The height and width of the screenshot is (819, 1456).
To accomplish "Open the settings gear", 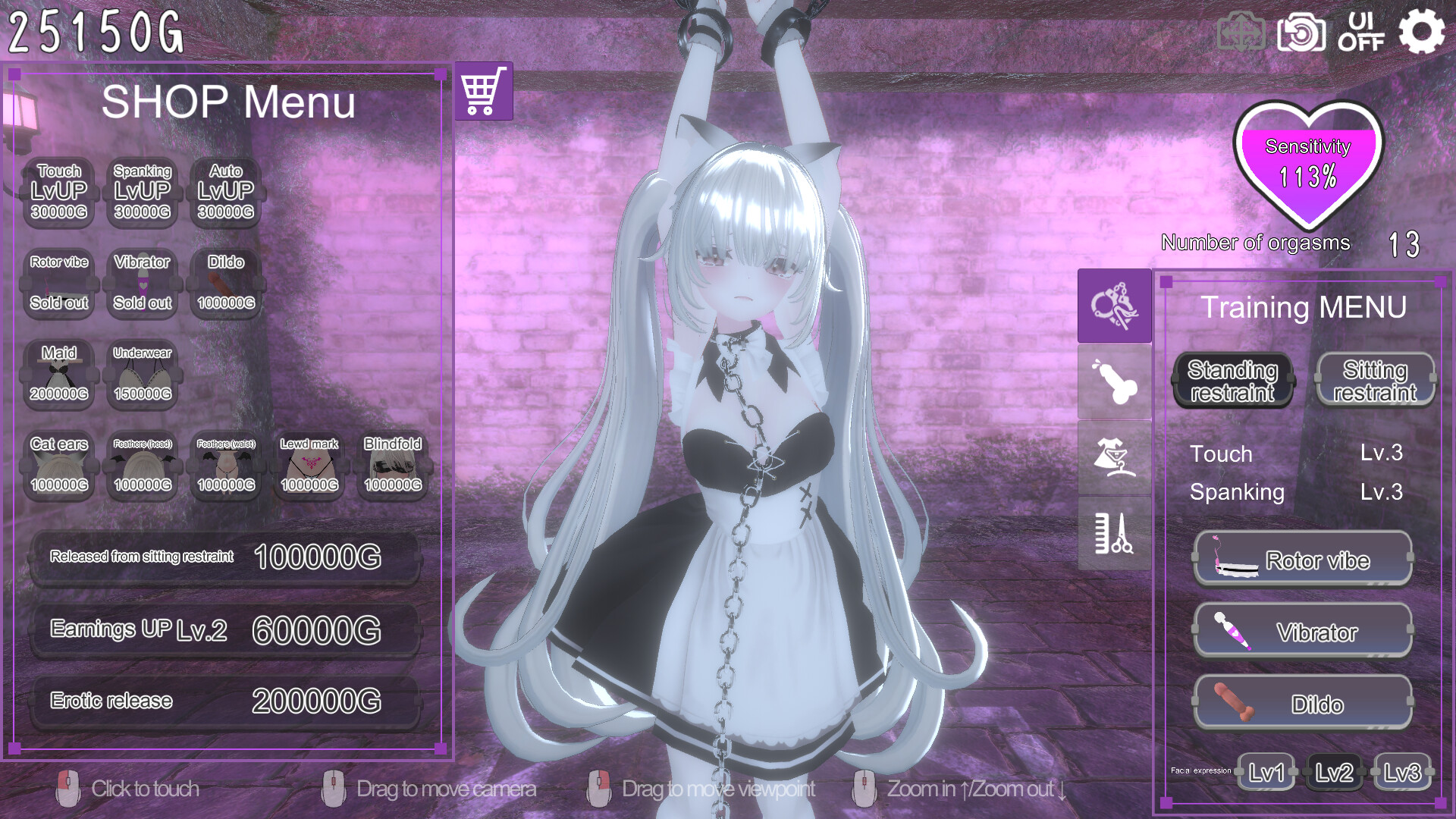I will (1423, 32).
